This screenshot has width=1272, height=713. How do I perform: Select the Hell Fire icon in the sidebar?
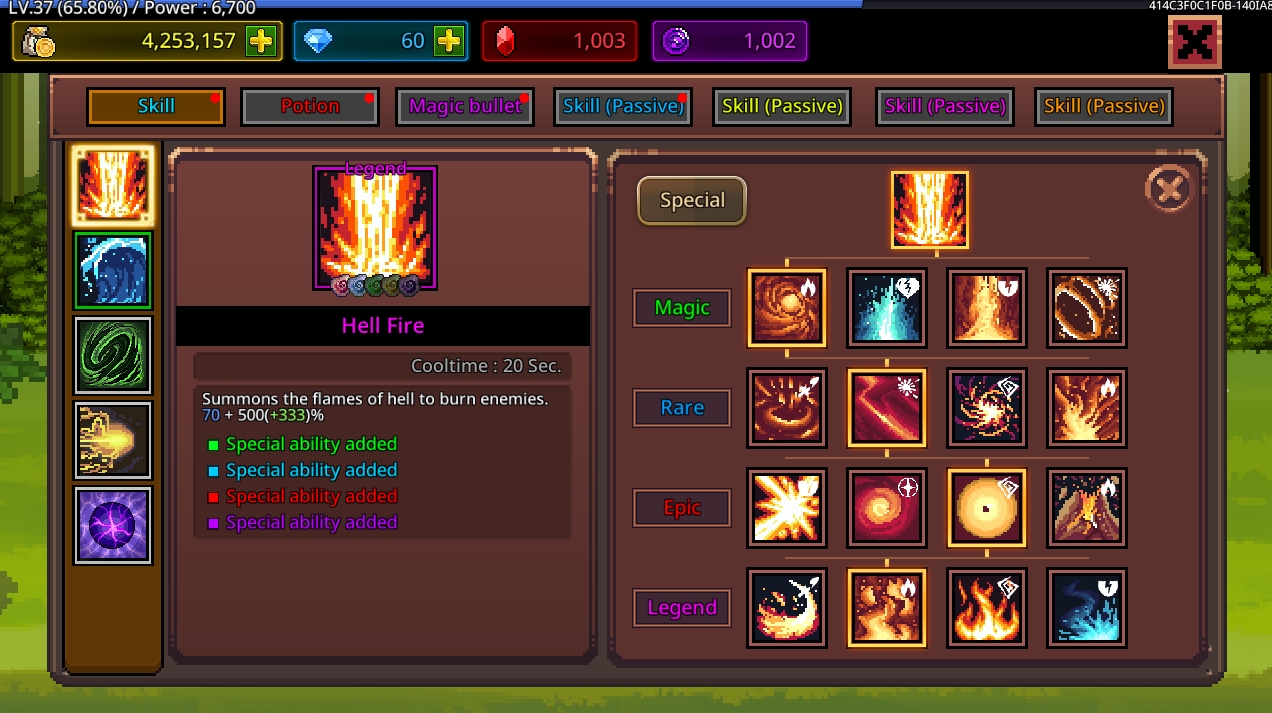(x=112, y=185)
